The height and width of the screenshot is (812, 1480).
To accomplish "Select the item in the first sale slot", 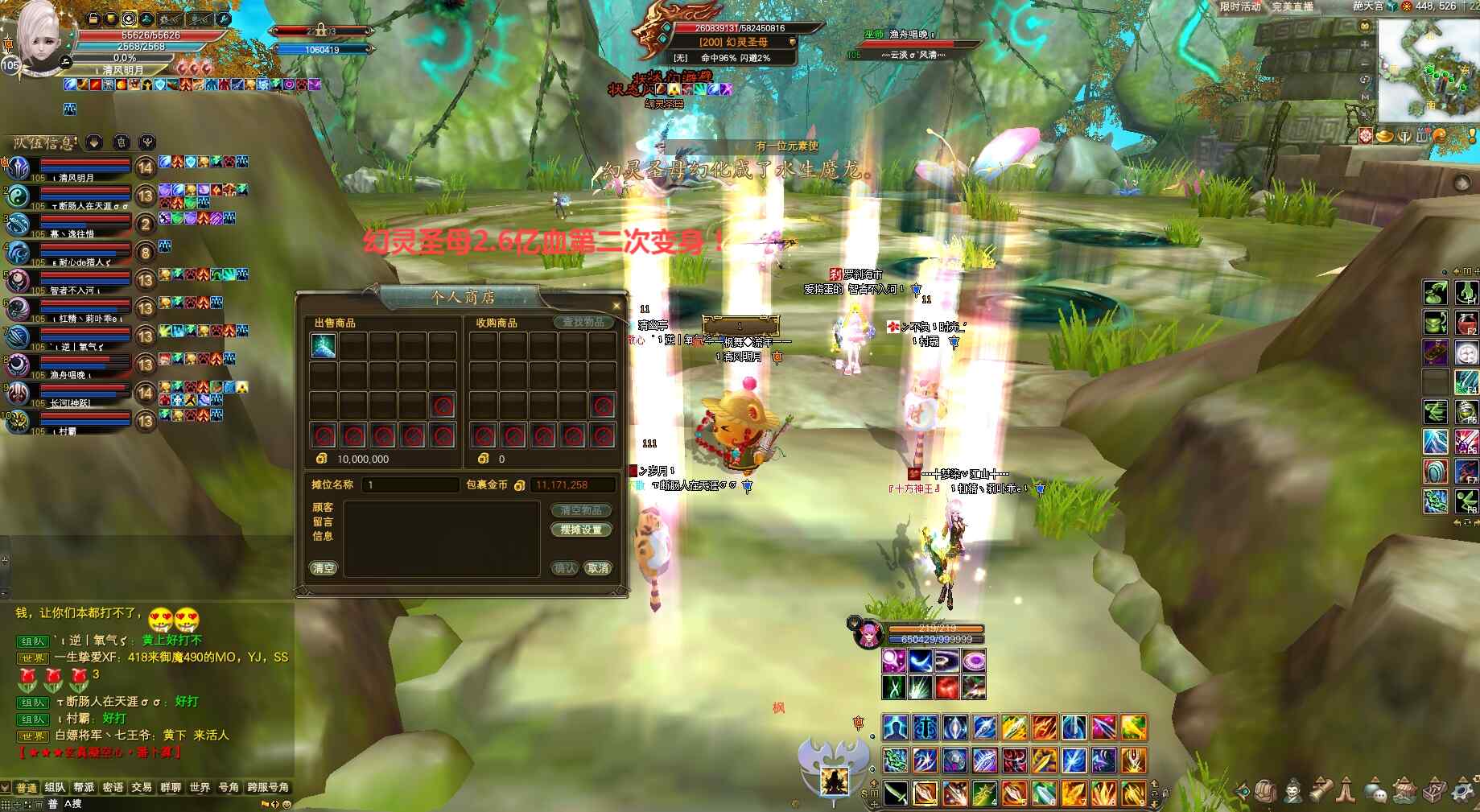I will tap(324, 346).
